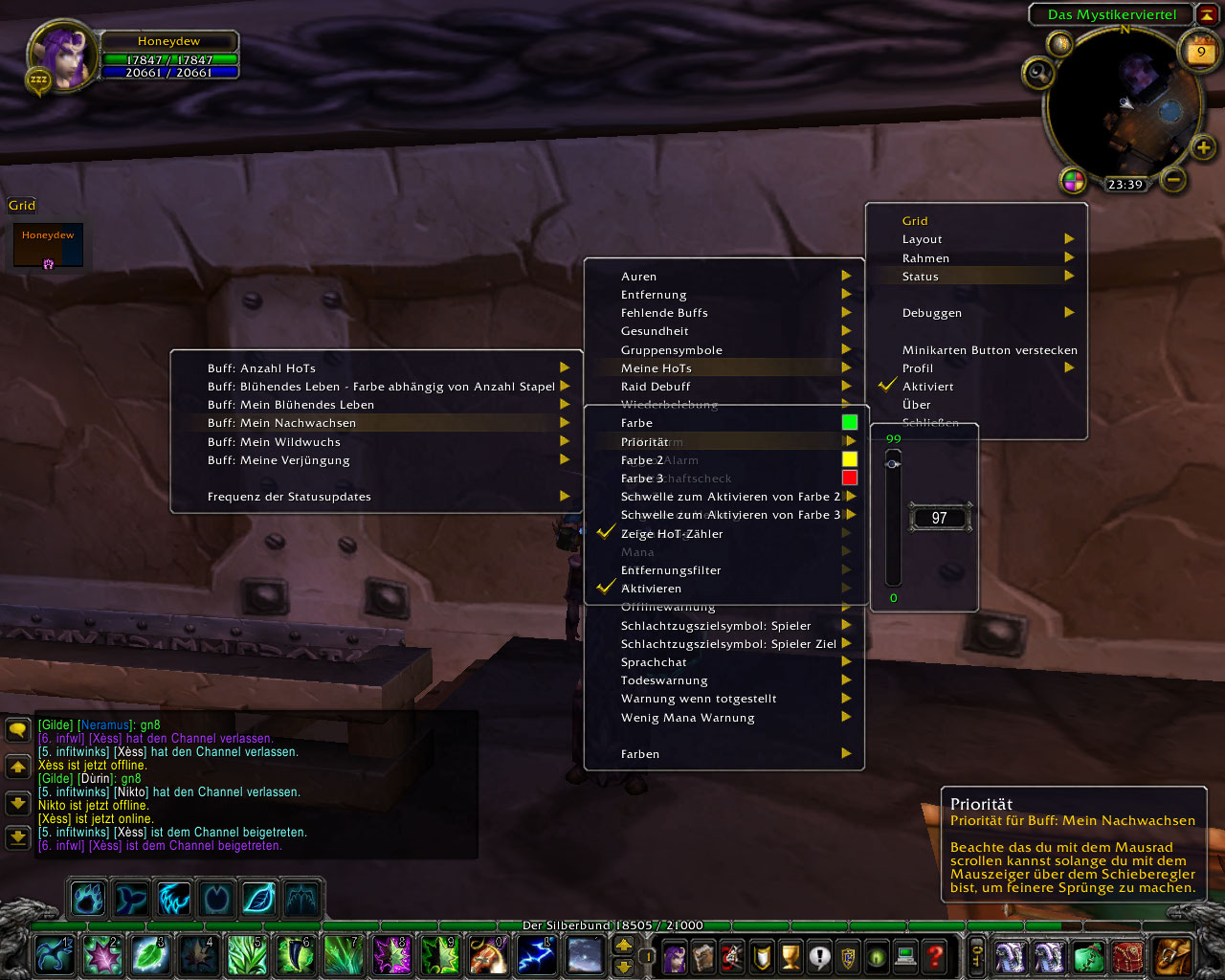Screen dimensions: 1225x980
Task: Click the priority slider handle
Action: (x=893, y=464)
